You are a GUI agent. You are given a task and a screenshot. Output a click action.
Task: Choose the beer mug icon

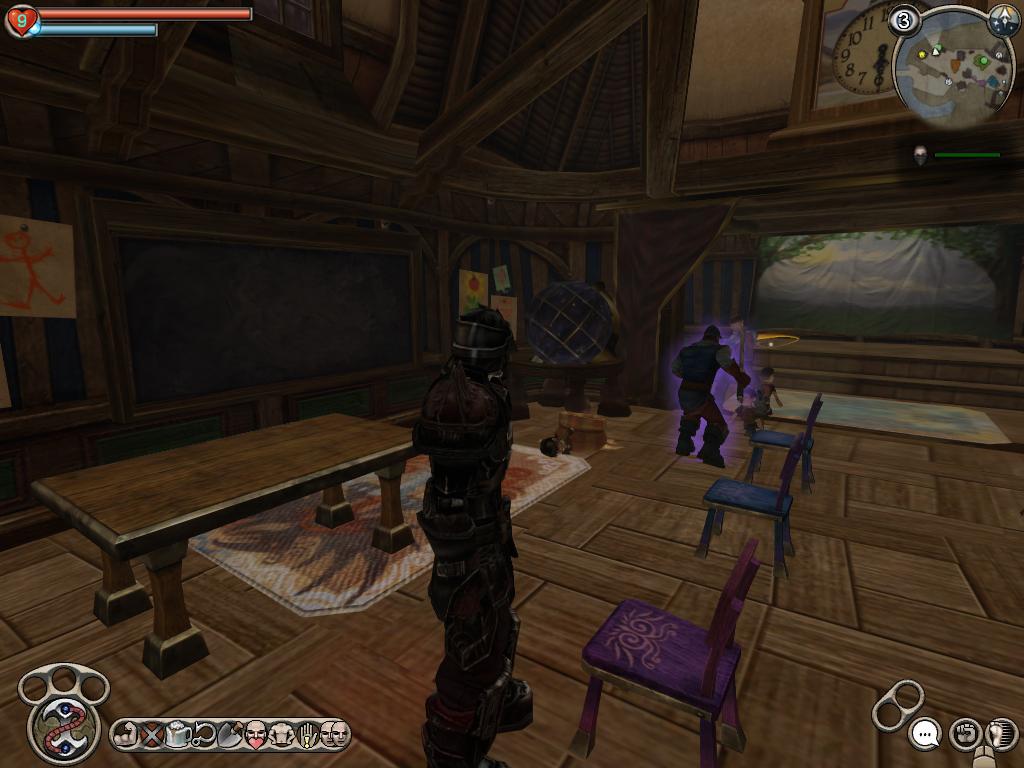pos(178,736)
